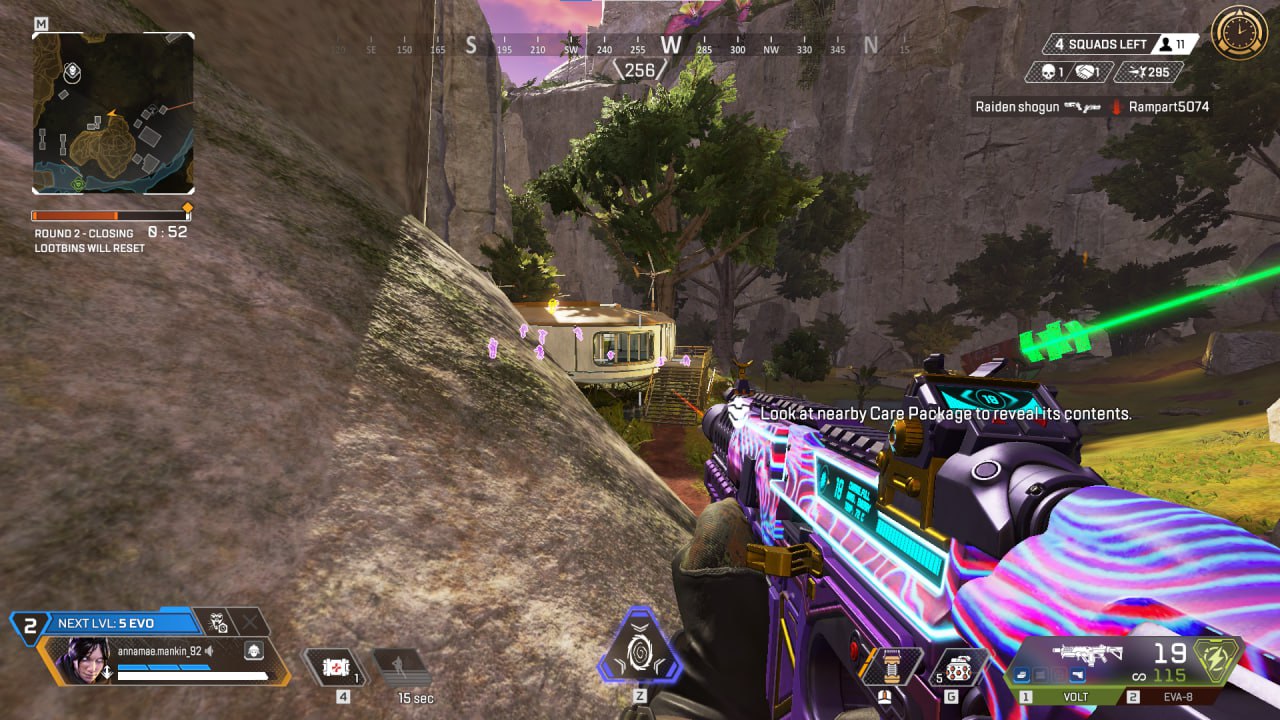Click the 4 Squads Left indicator
The image size is (1280, 720).
pos(1096,44)
